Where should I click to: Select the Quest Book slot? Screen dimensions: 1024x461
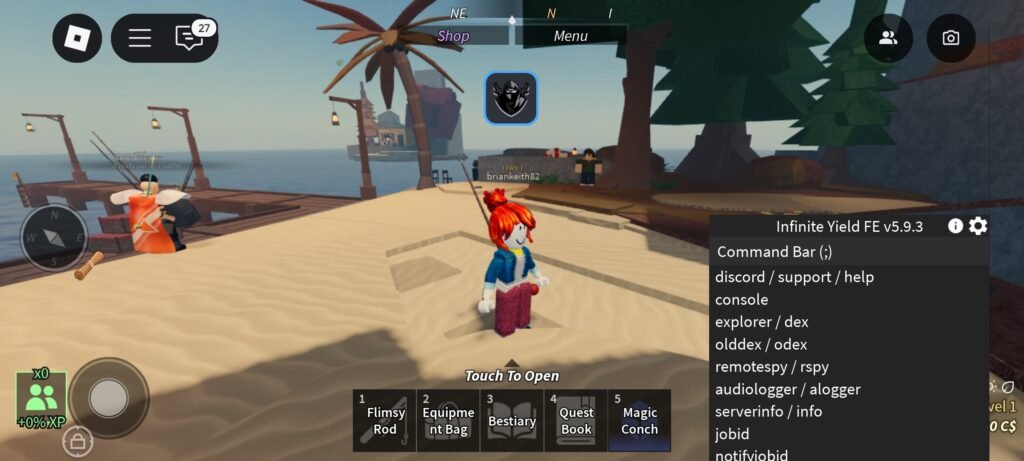click(576, 421)
